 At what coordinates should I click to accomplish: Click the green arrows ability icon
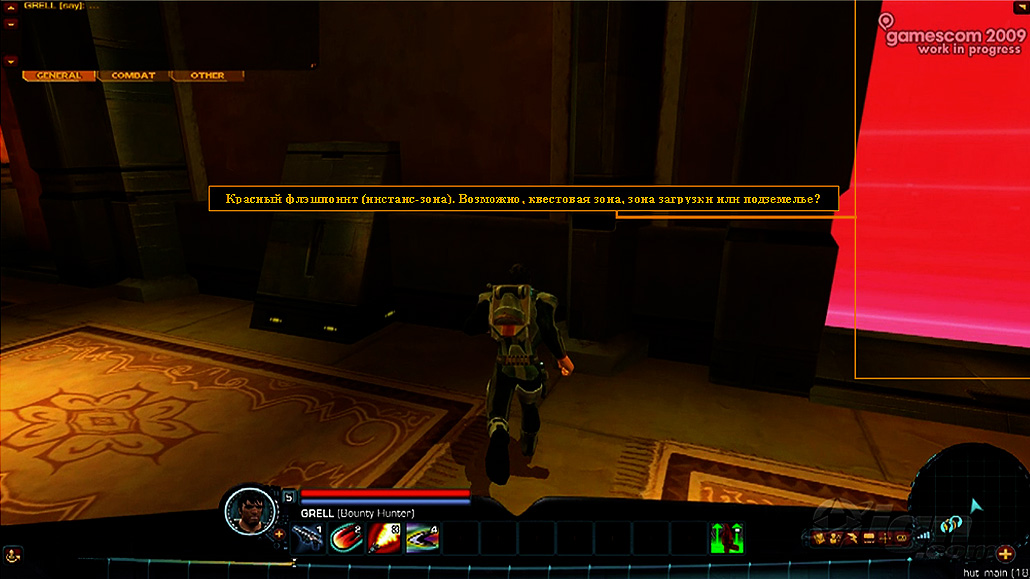tap(727, 537)
